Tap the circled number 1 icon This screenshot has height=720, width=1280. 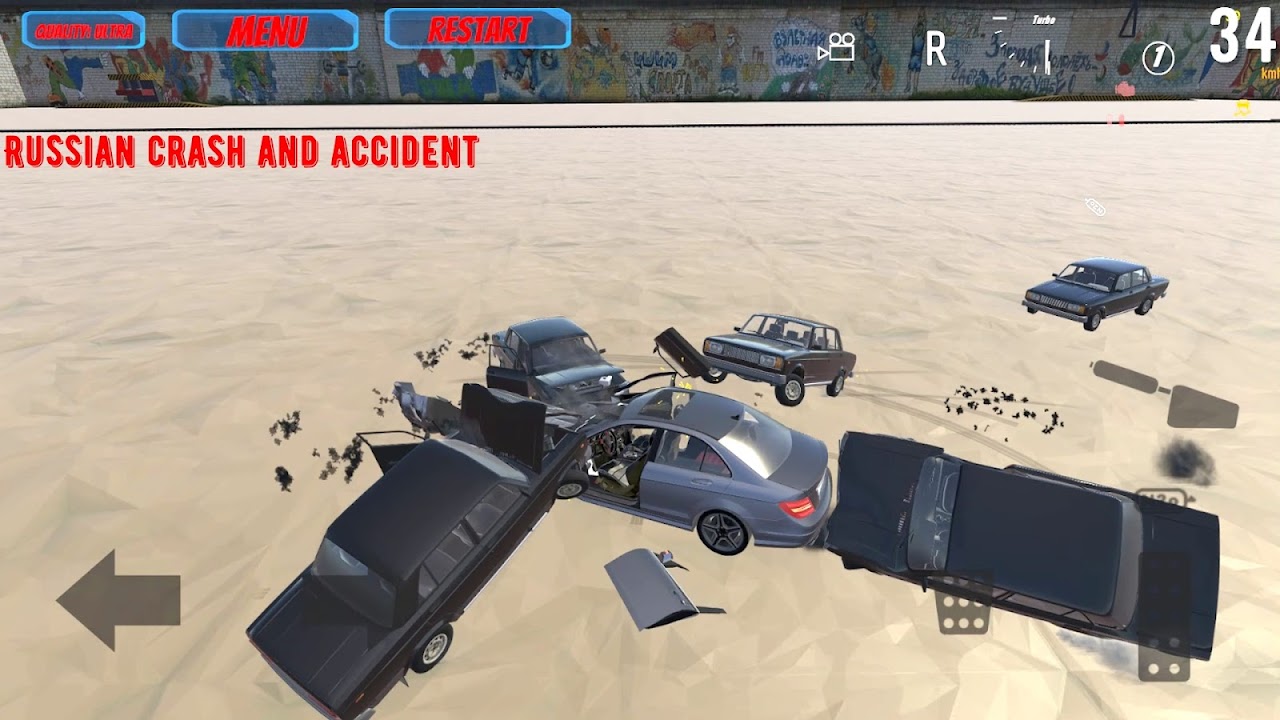(1158, 59)
